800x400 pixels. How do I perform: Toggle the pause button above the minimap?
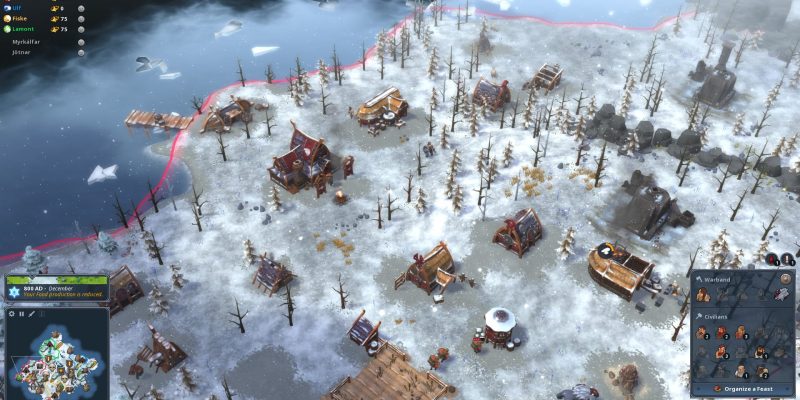pyautogui.click(x=21, y=314)
